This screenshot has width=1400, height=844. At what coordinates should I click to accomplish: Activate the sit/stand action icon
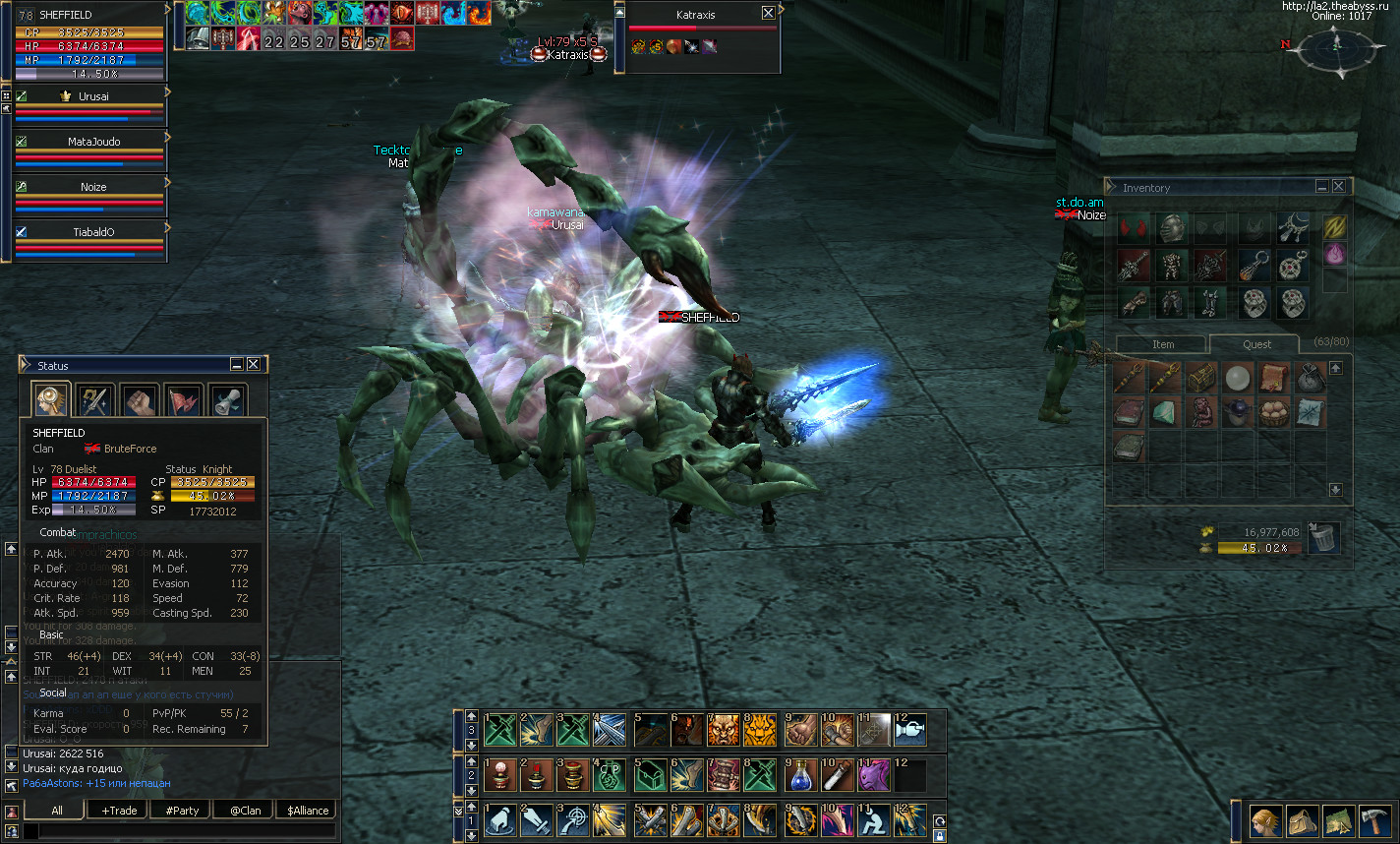[872, 820]
